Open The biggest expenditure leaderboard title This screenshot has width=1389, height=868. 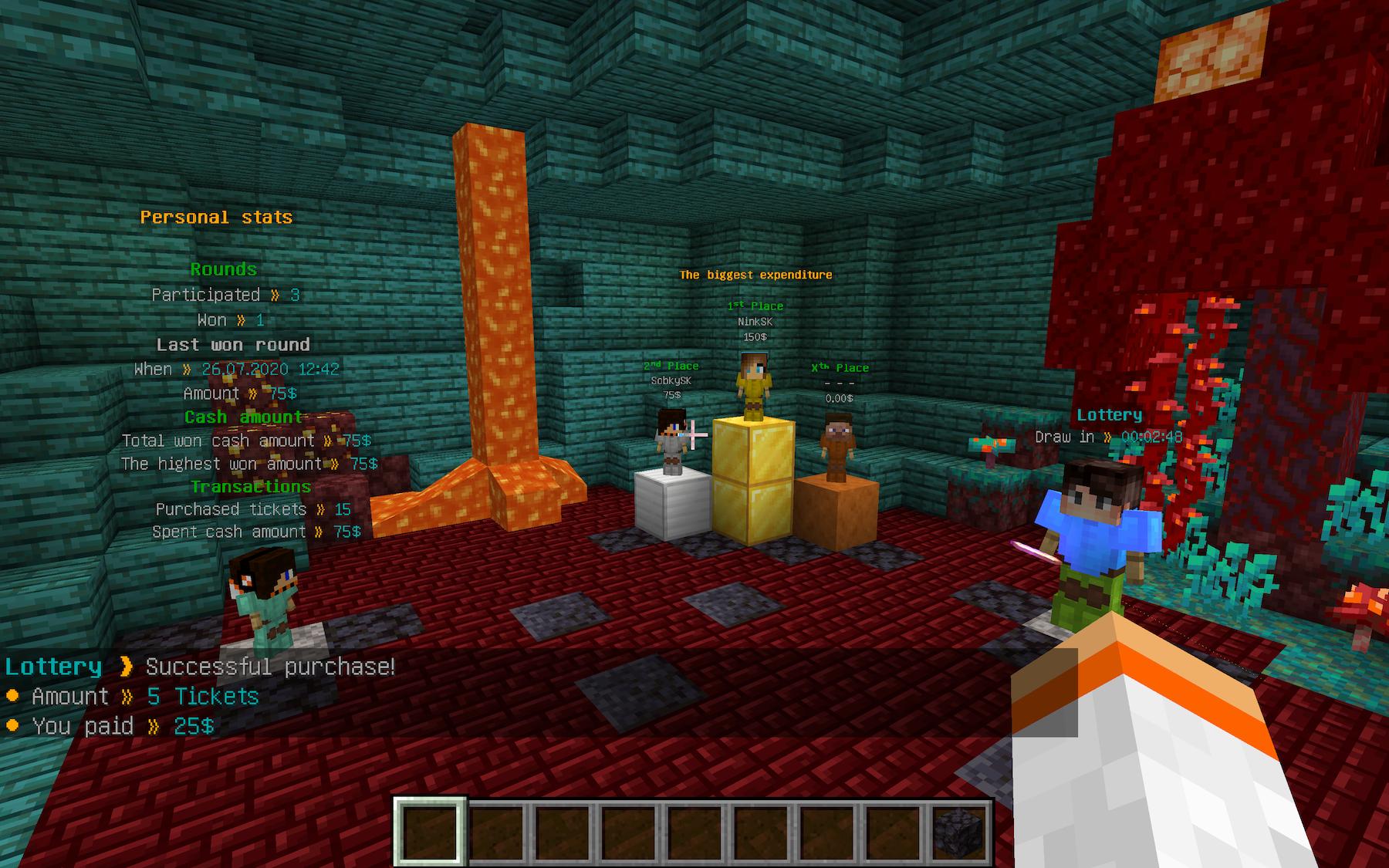[755, 274]
